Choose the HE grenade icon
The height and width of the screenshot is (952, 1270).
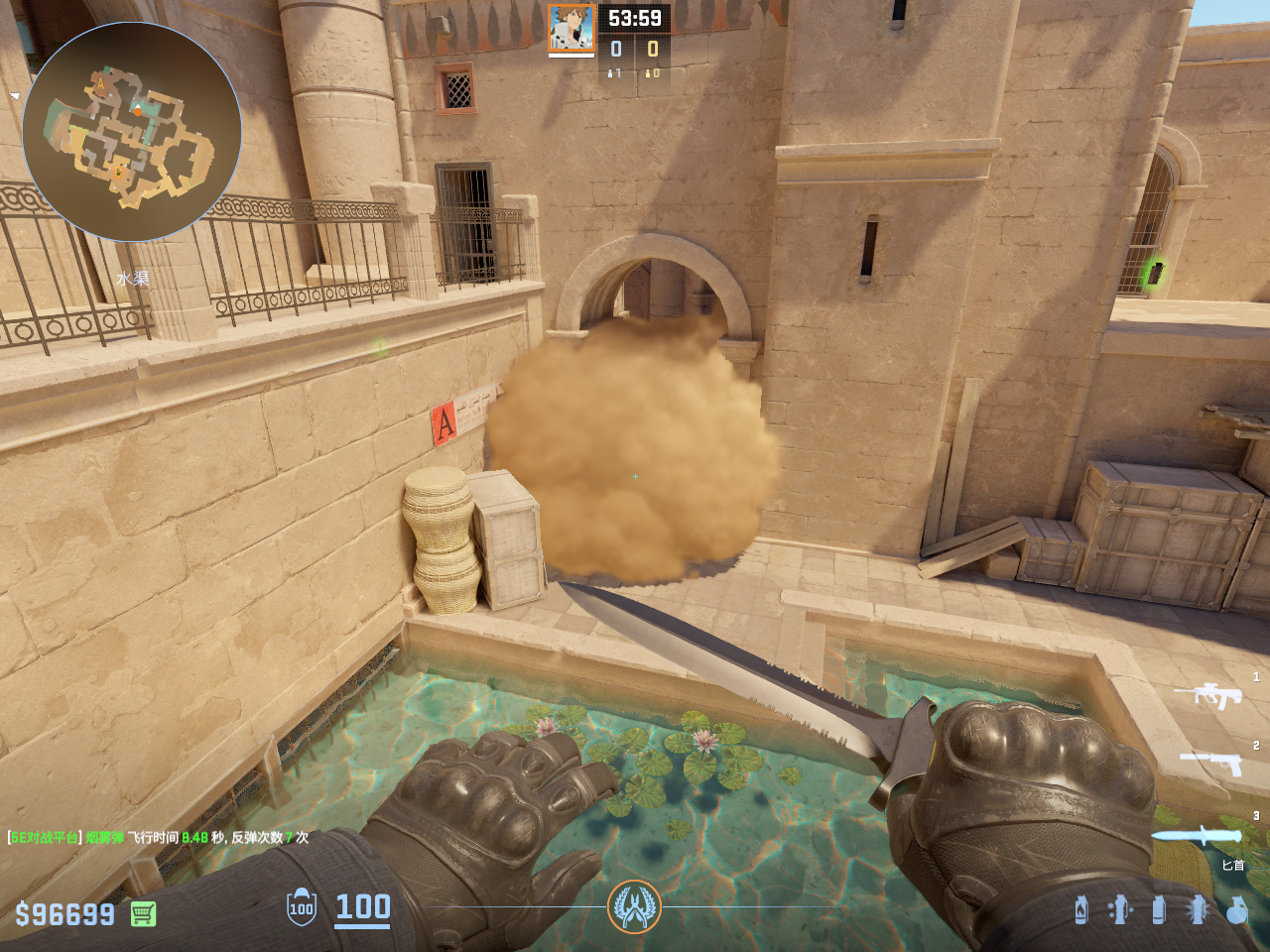pyautogui.click(x=1236, y=909)
